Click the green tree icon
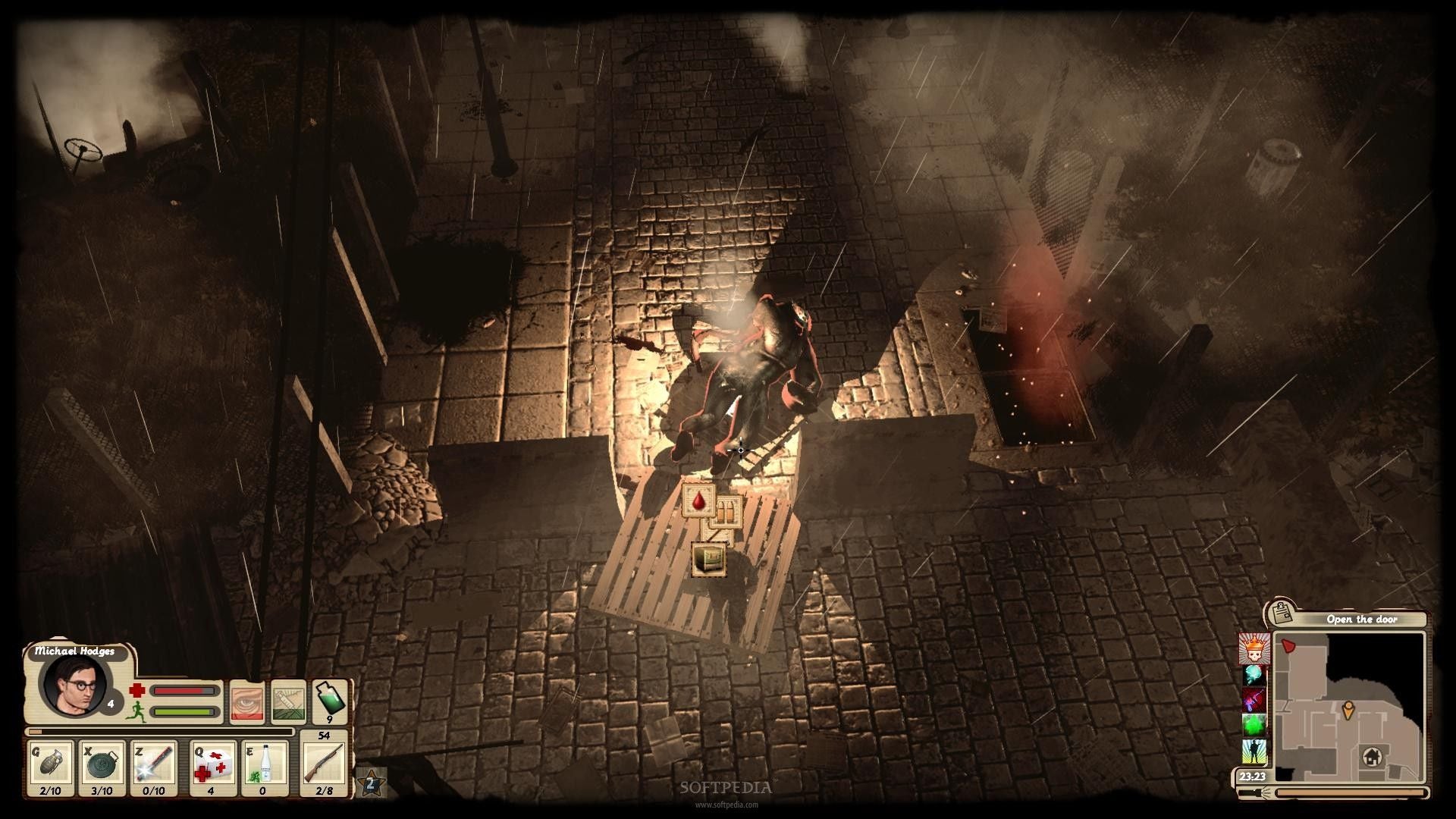 tap(1254, 725)
